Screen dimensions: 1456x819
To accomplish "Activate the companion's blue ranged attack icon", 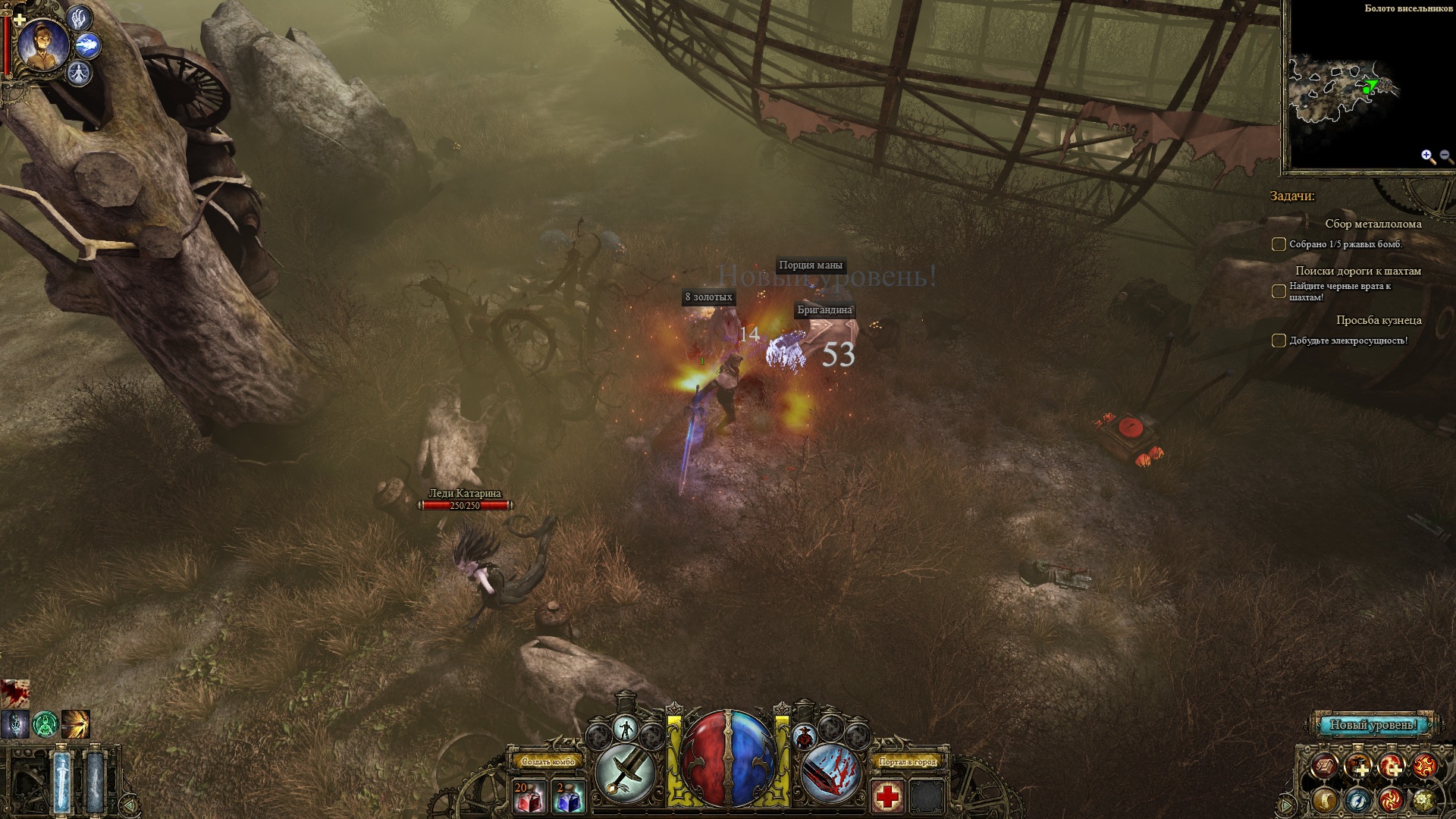I will click(x=88, y=45).
